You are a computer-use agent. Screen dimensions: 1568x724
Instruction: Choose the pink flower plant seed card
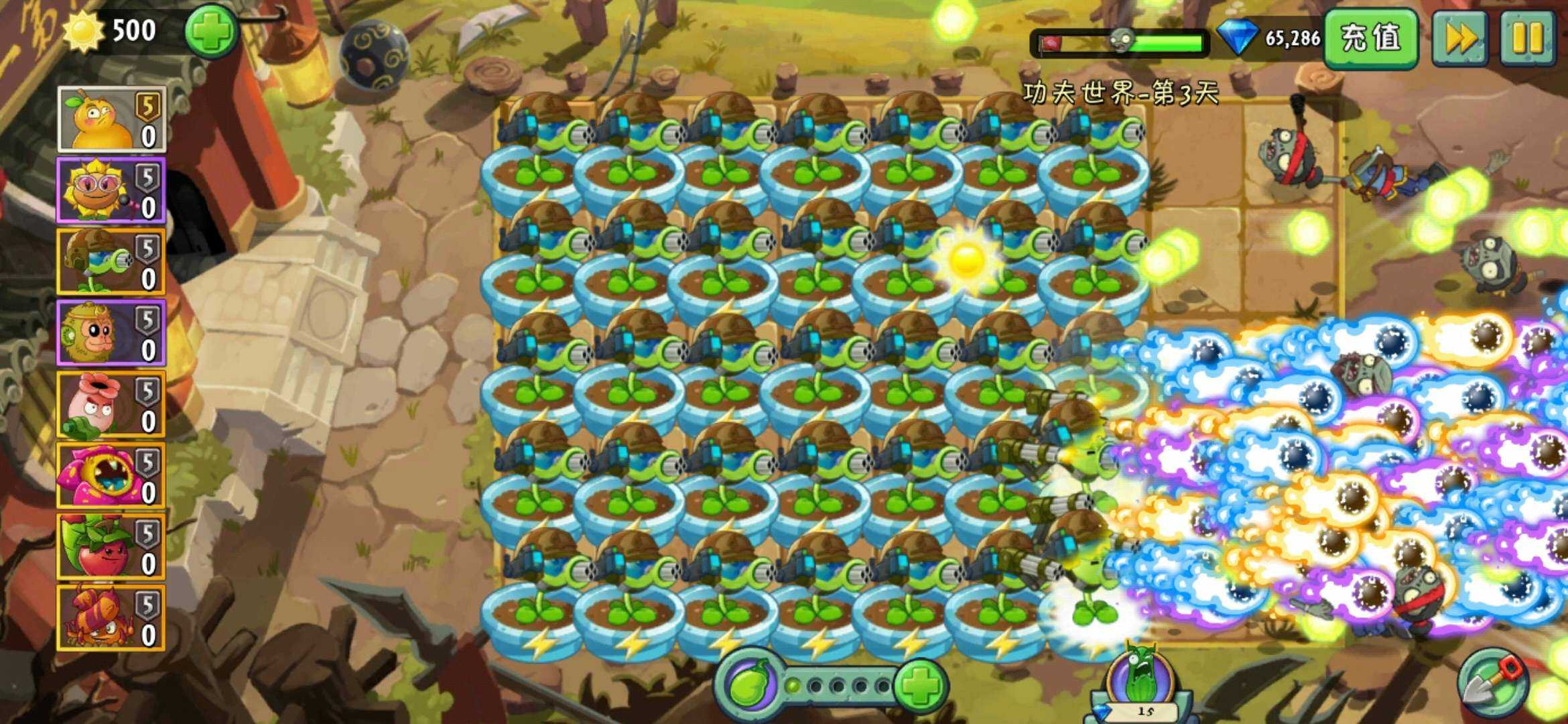pos(111,404)
